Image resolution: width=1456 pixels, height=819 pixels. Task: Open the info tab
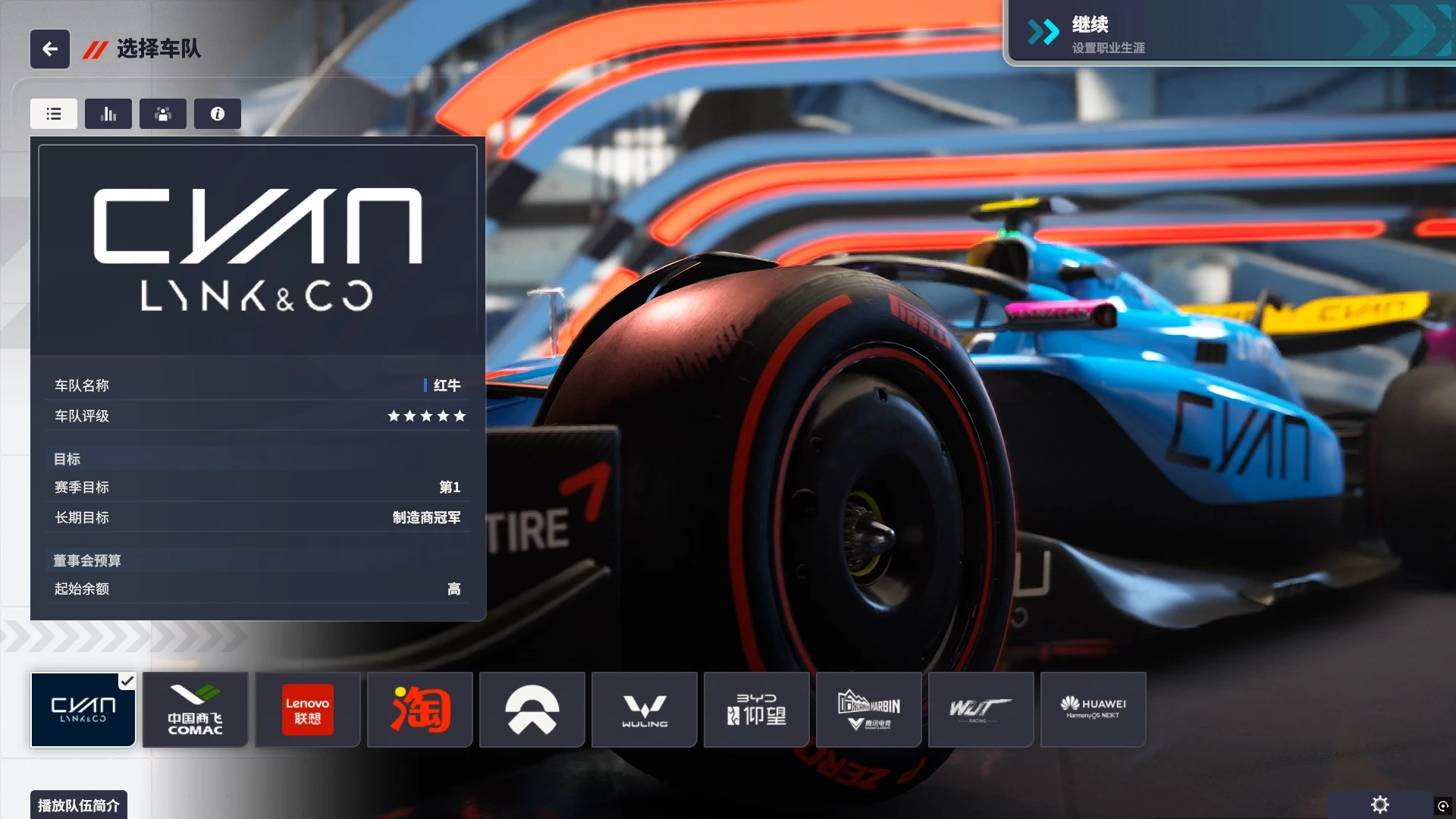[218, 114]
